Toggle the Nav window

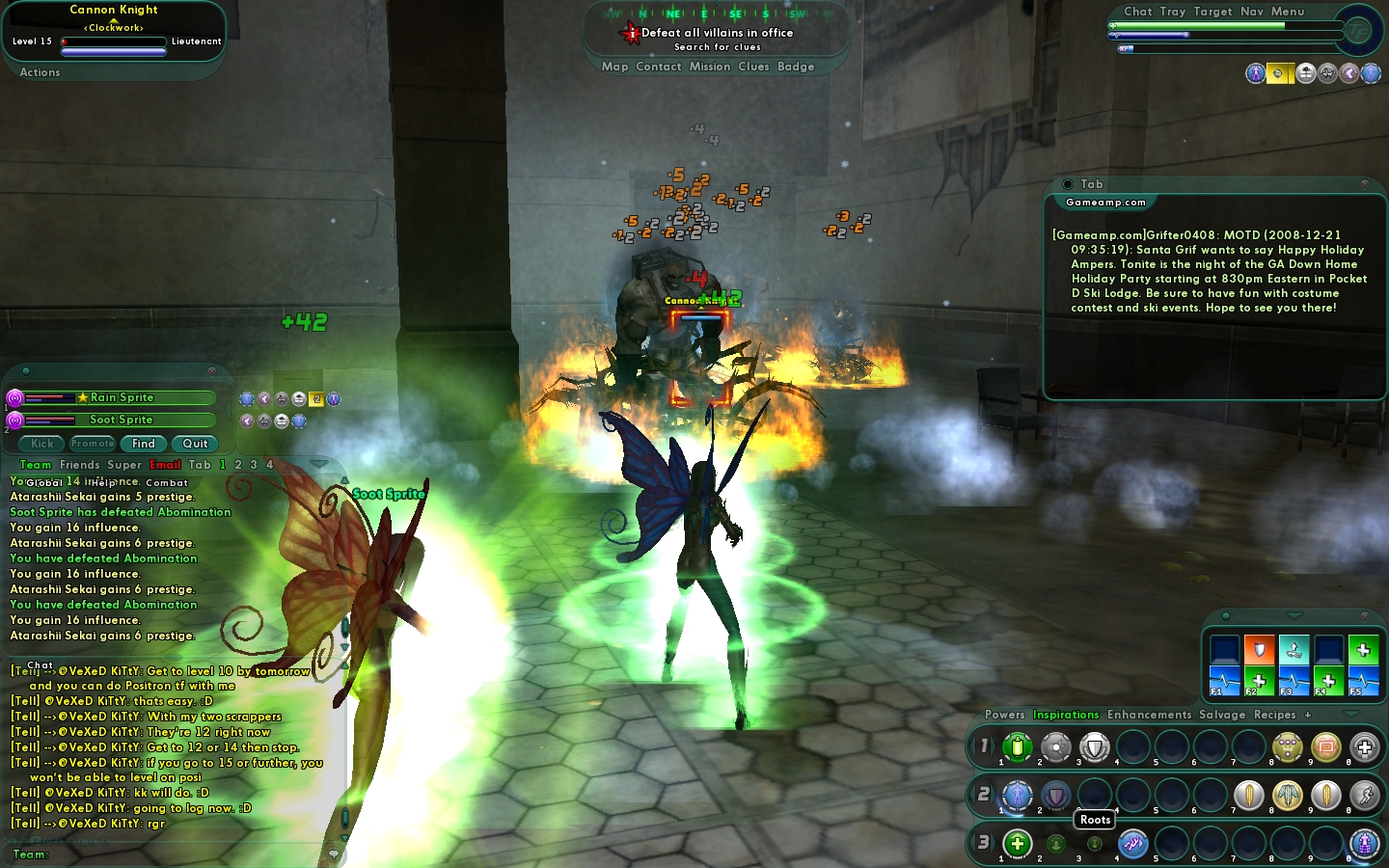(x=1252, y=12)
